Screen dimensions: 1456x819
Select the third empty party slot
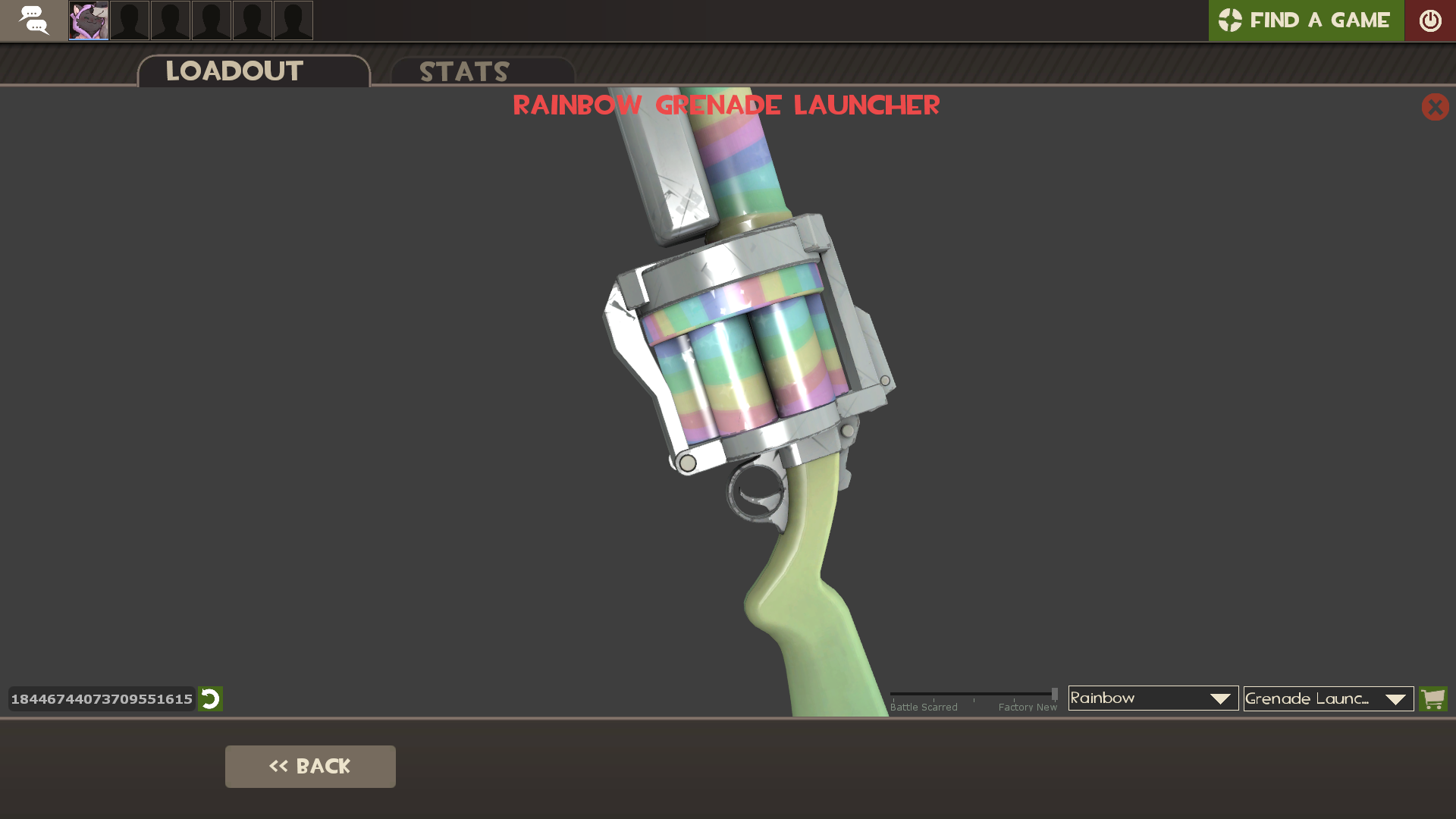(x=211, y=20)
